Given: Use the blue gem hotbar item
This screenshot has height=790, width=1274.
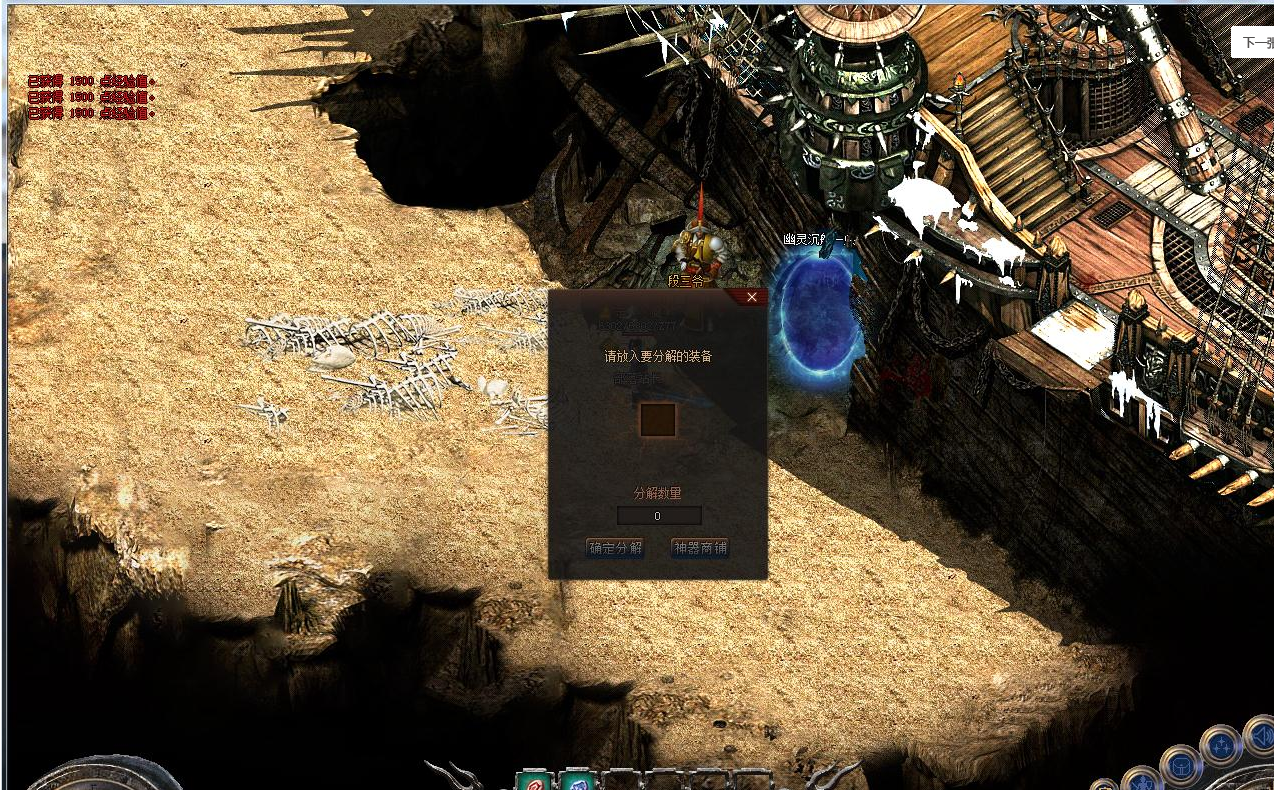Looking at the screenshot, I should click(x=575, y=780).
